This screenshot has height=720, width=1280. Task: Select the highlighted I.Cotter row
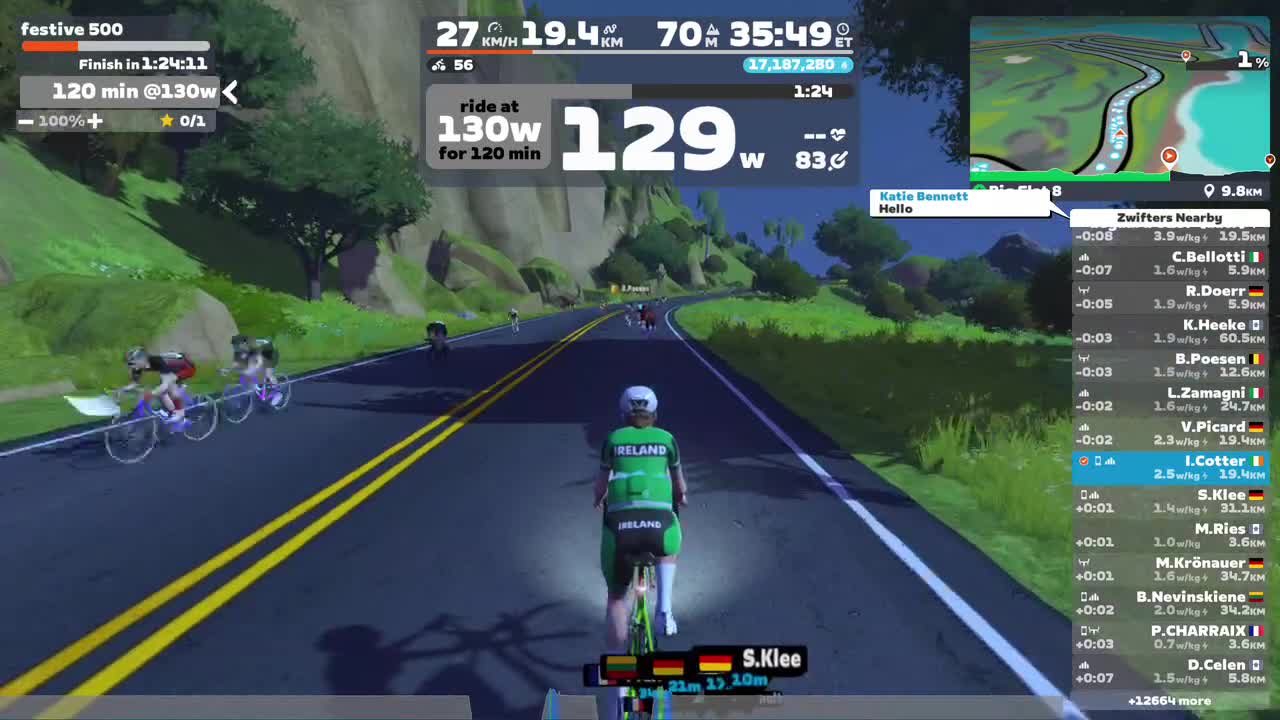point(1169,468)
